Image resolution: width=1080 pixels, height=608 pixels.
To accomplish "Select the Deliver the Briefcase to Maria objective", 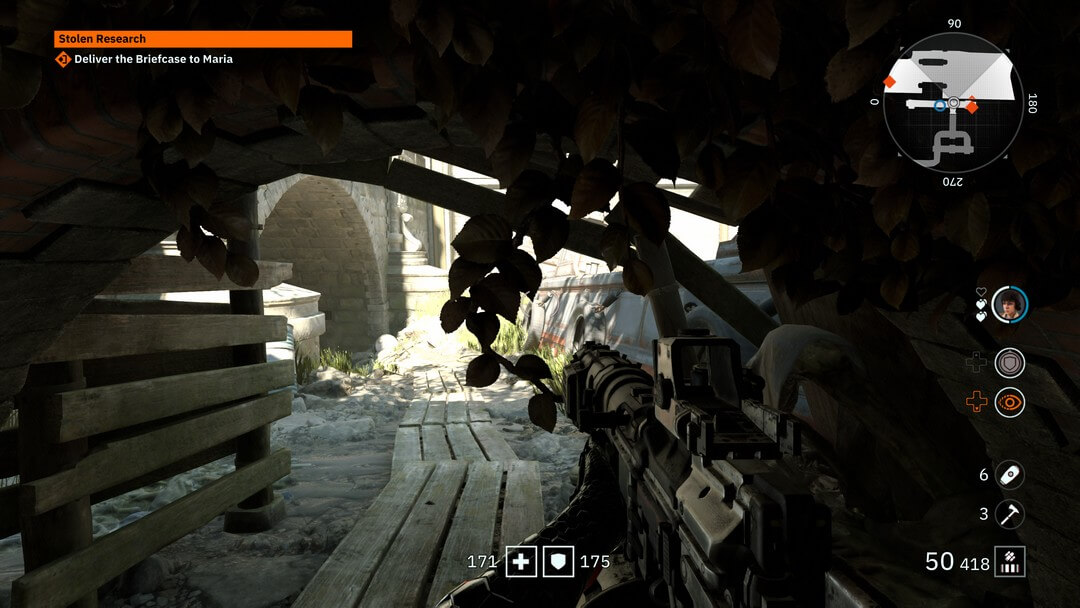I will (153, 59).
